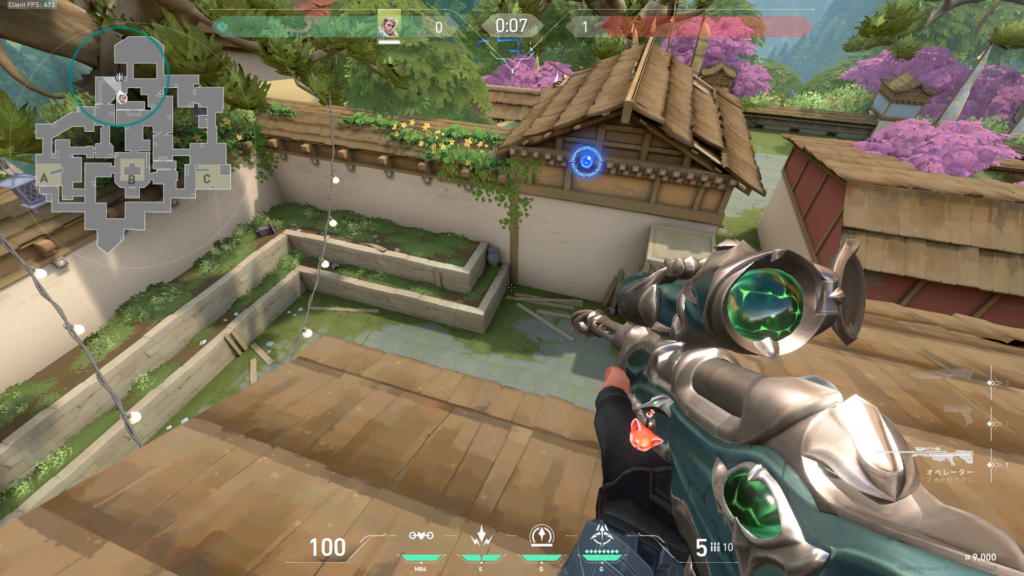Activate the MB4 ability icon

point(422,536)
